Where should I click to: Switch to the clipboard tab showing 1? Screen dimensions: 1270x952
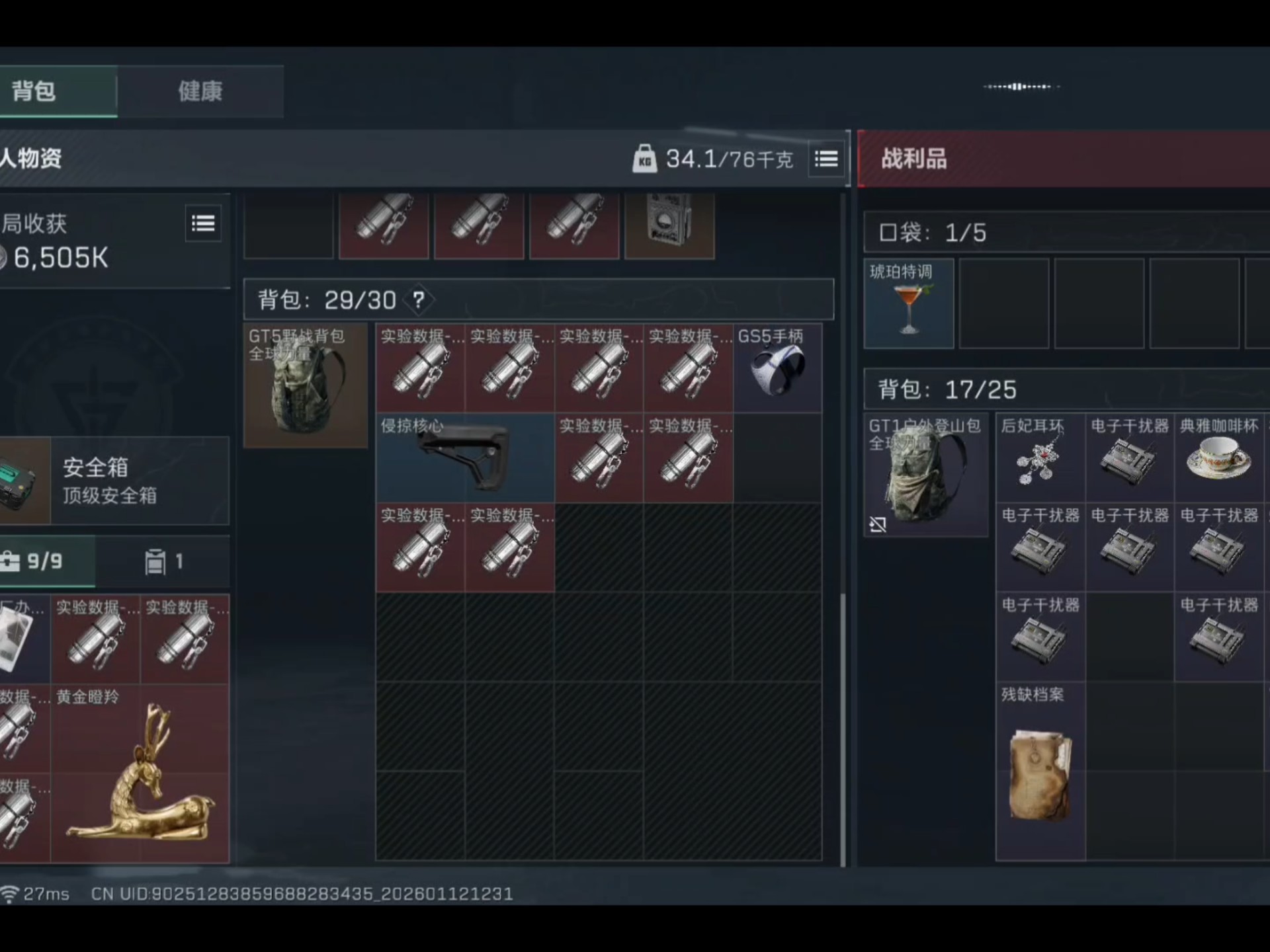tap(163, 562)
